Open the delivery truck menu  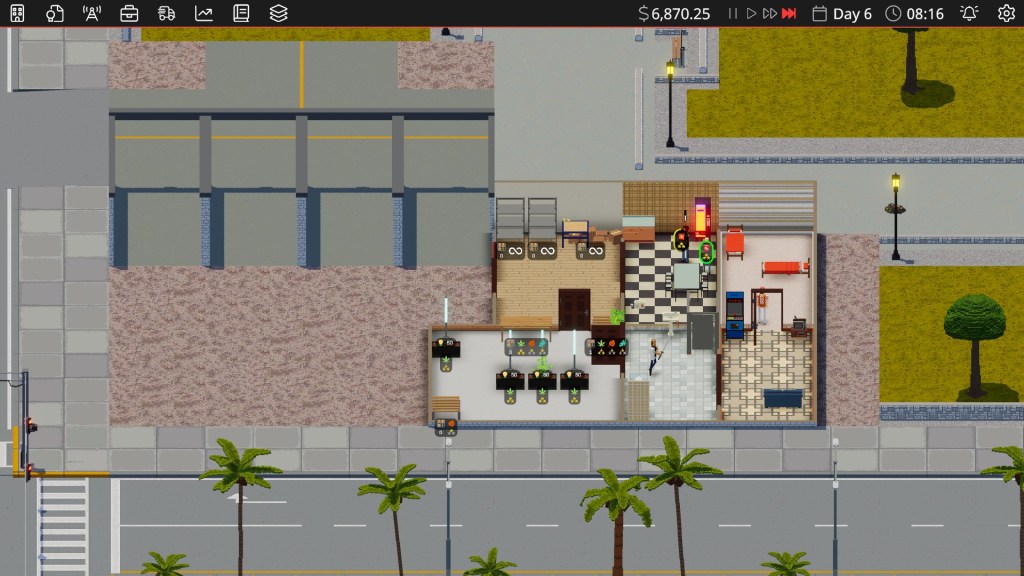click(x=166, y=13)
